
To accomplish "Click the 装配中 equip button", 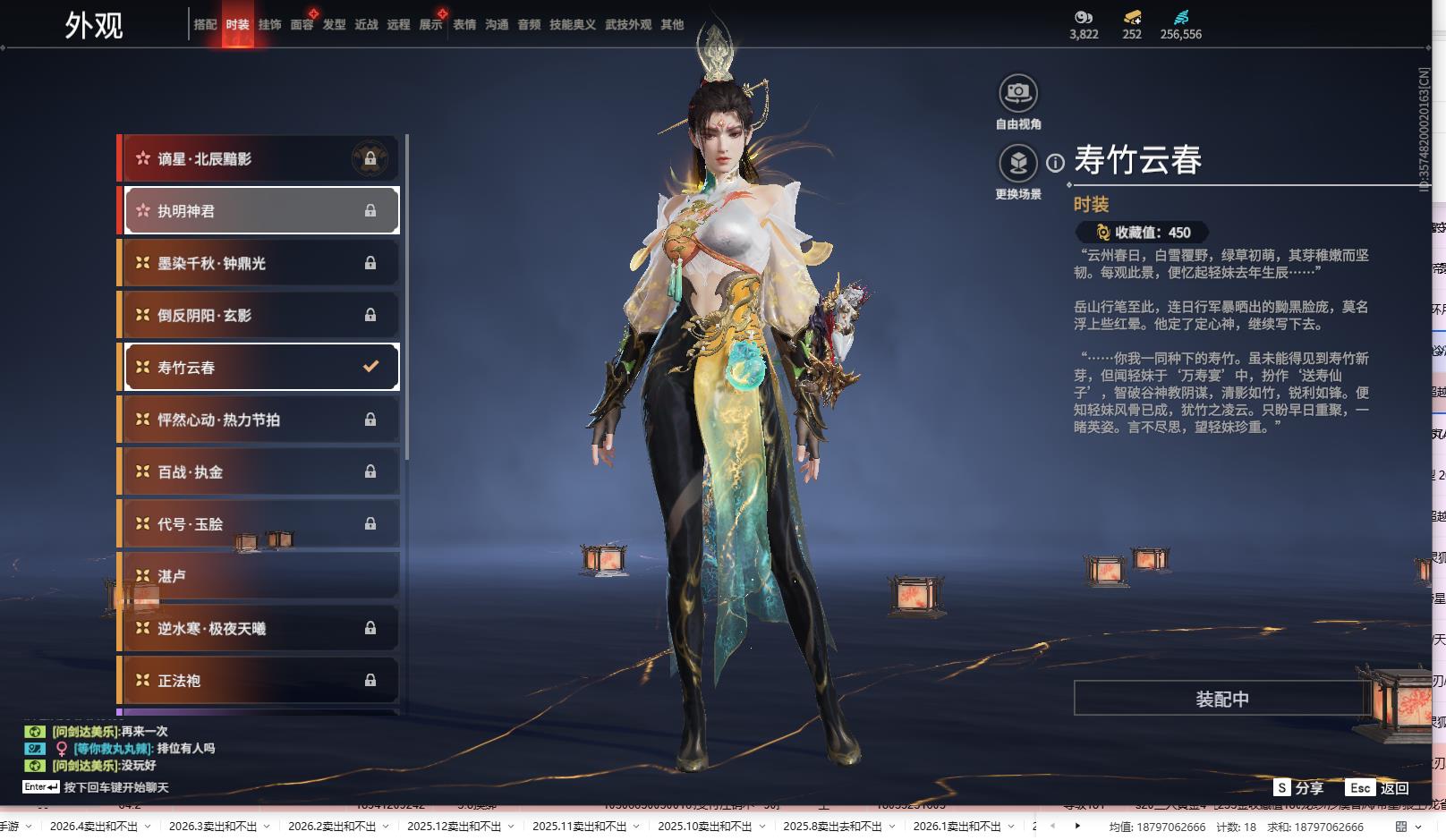I will click(x=1222, y=699).
